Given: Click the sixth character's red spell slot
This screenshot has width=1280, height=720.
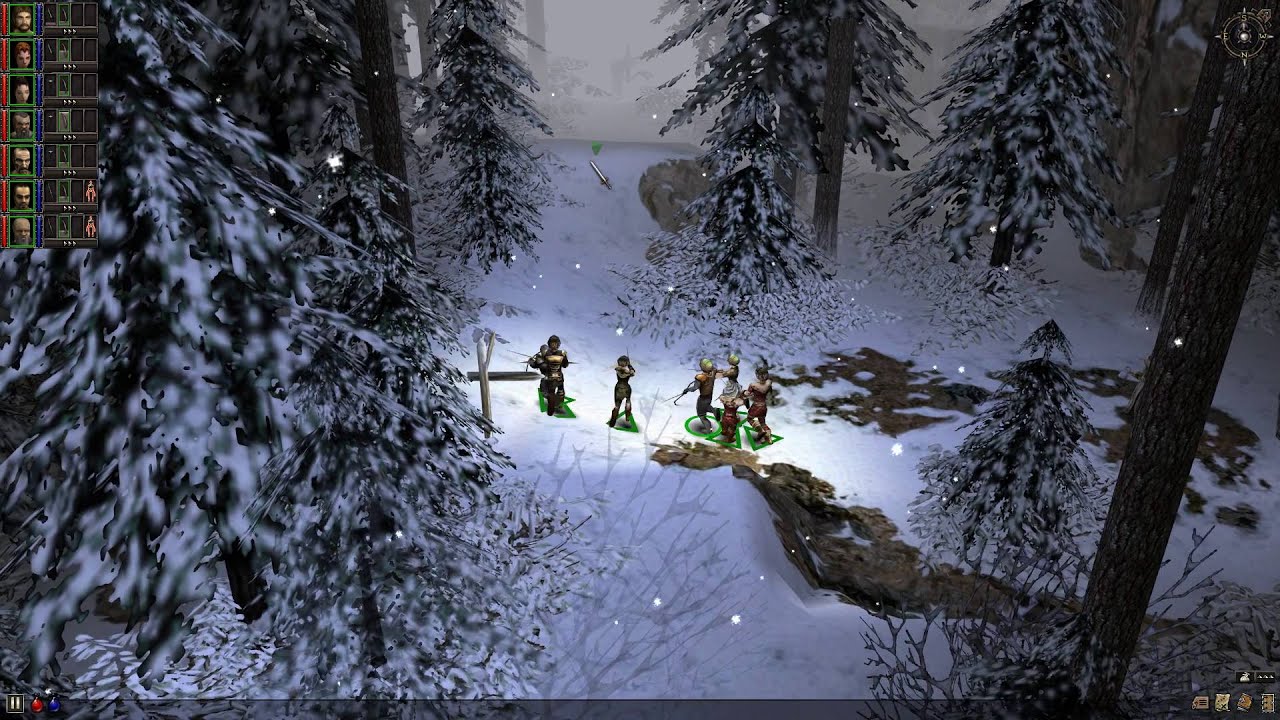Looking at the screenshot, I should [x=88, y=188].
